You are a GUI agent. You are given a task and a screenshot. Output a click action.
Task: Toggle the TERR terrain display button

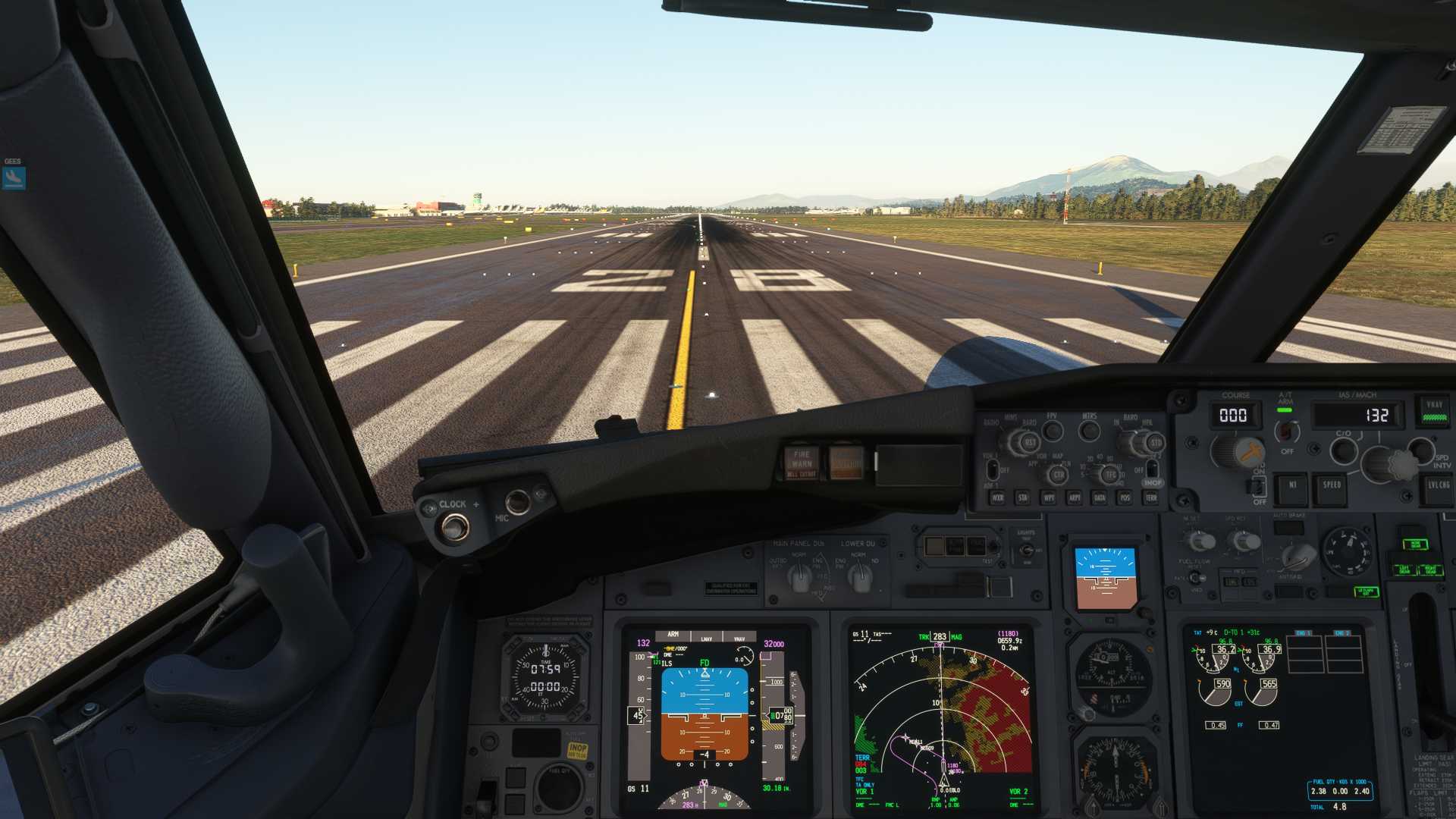(x=1151, y=498)
